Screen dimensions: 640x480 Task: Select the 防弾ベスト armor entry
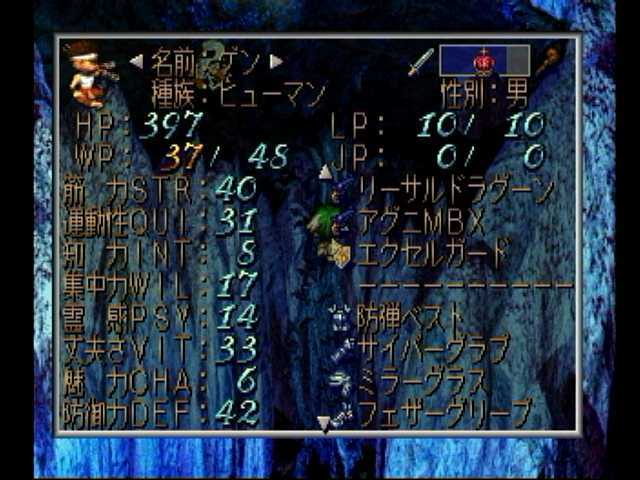click(410, 318)
